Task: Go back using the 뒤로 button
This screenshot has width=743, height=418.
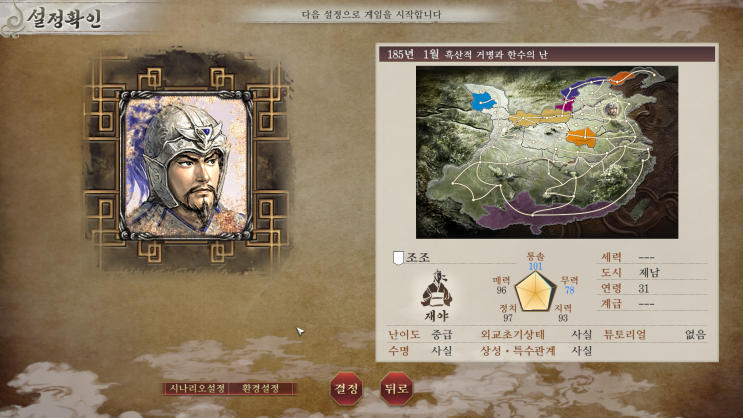Action: [x=395, y=387]
